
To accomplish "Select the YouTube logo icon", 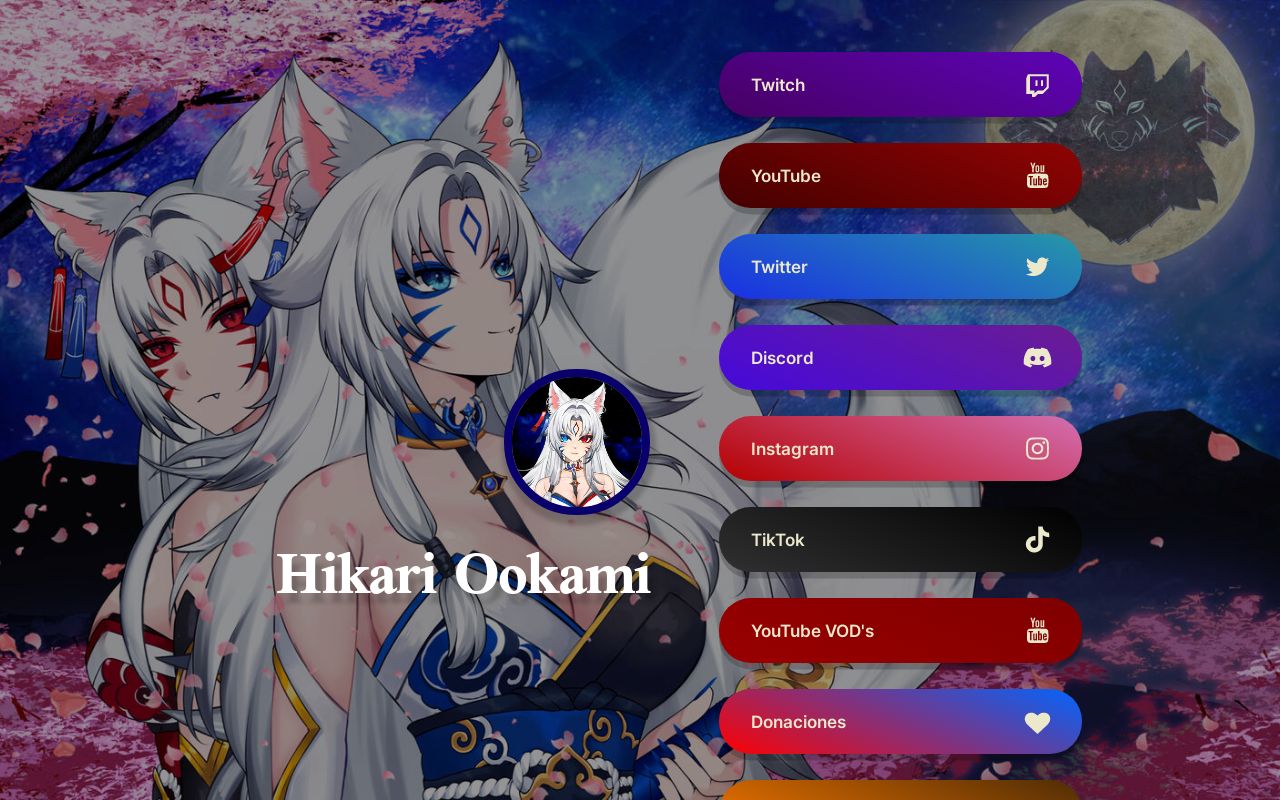I will click(1037, 176).
